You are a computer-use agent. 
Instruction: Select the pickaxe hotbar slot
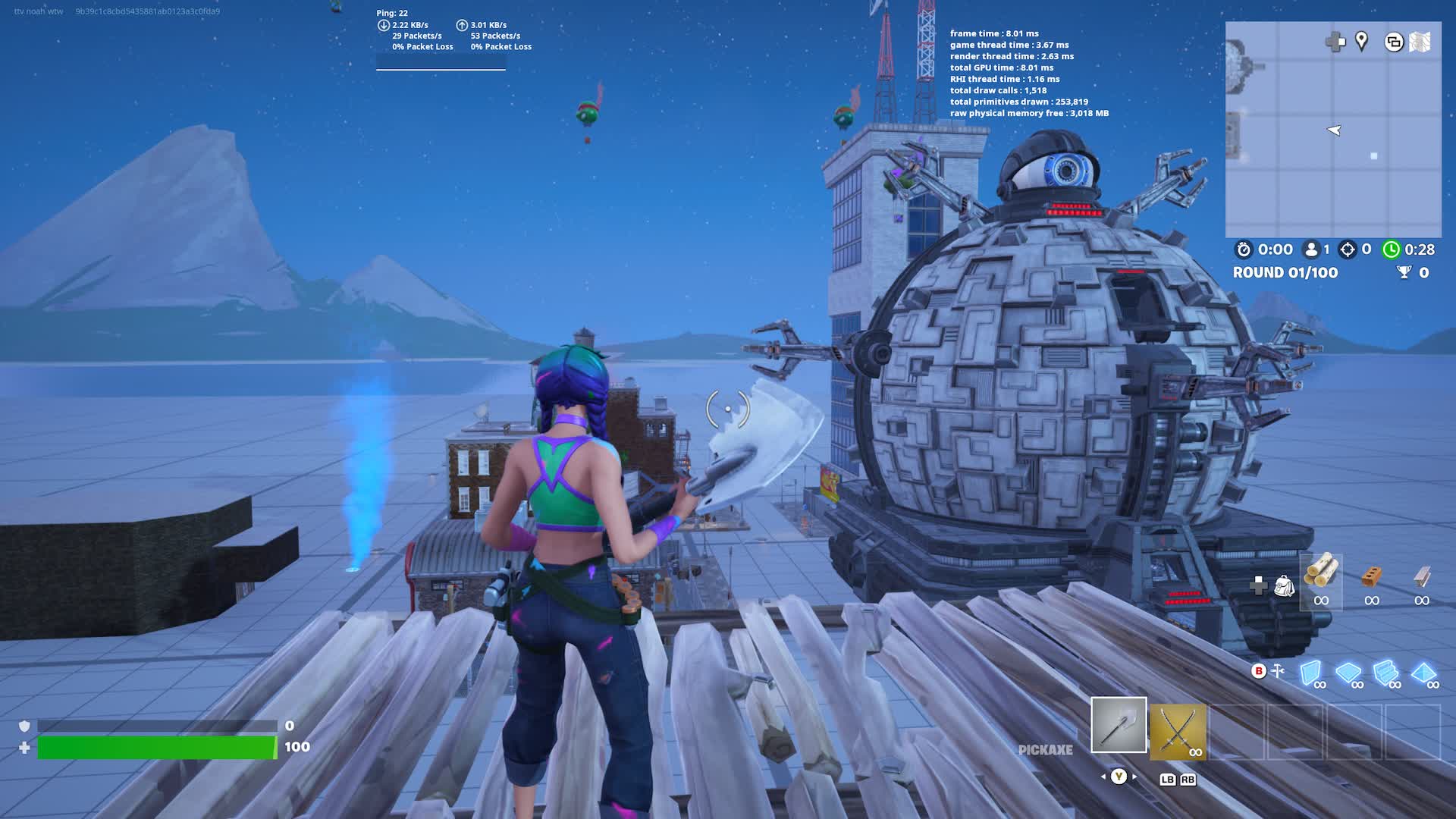(x=1119, y=725)
